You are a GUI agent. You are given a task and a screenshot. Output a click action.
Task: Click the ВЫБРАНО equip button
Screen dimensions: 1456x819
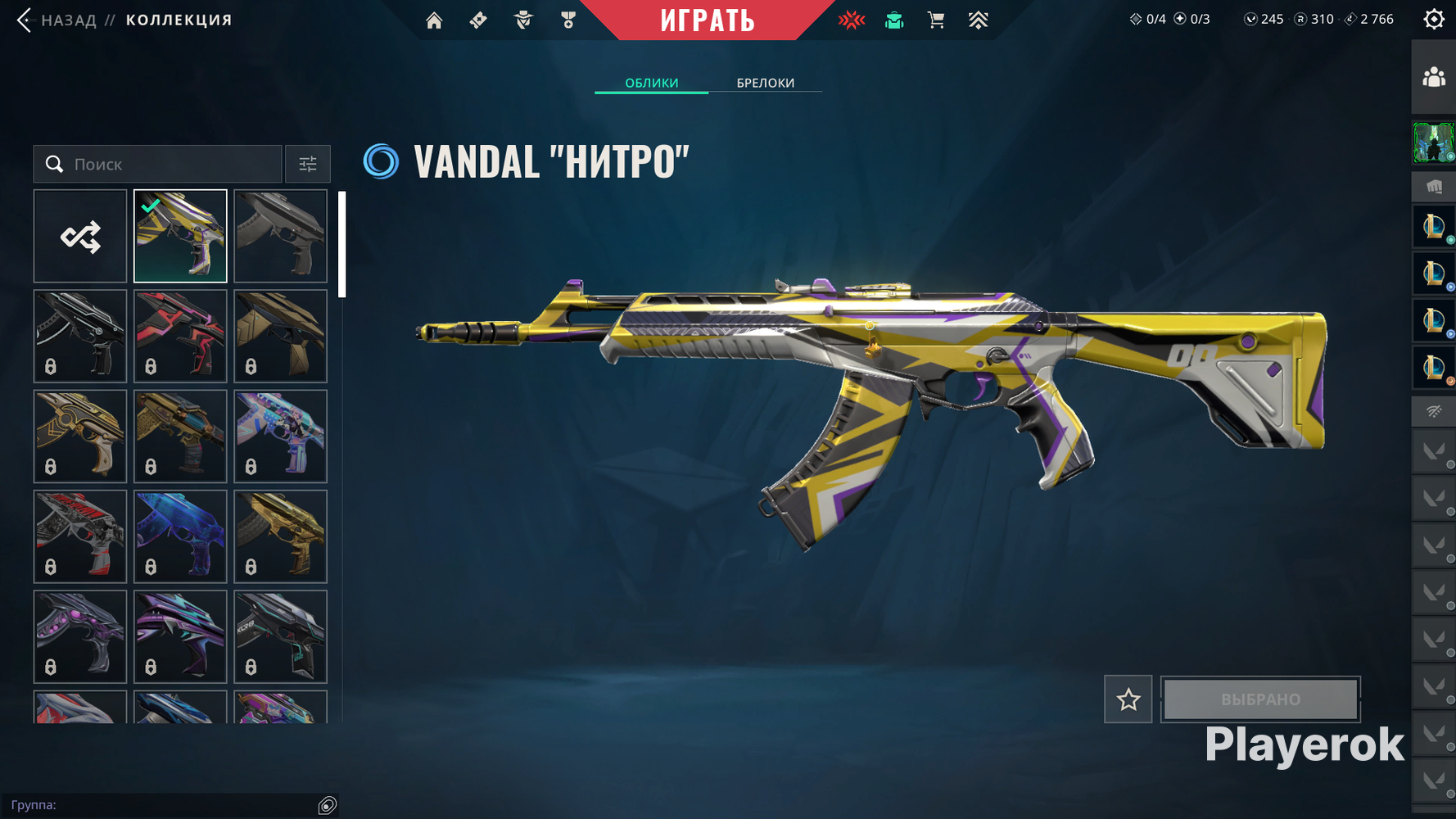(x=1260, y=699)
